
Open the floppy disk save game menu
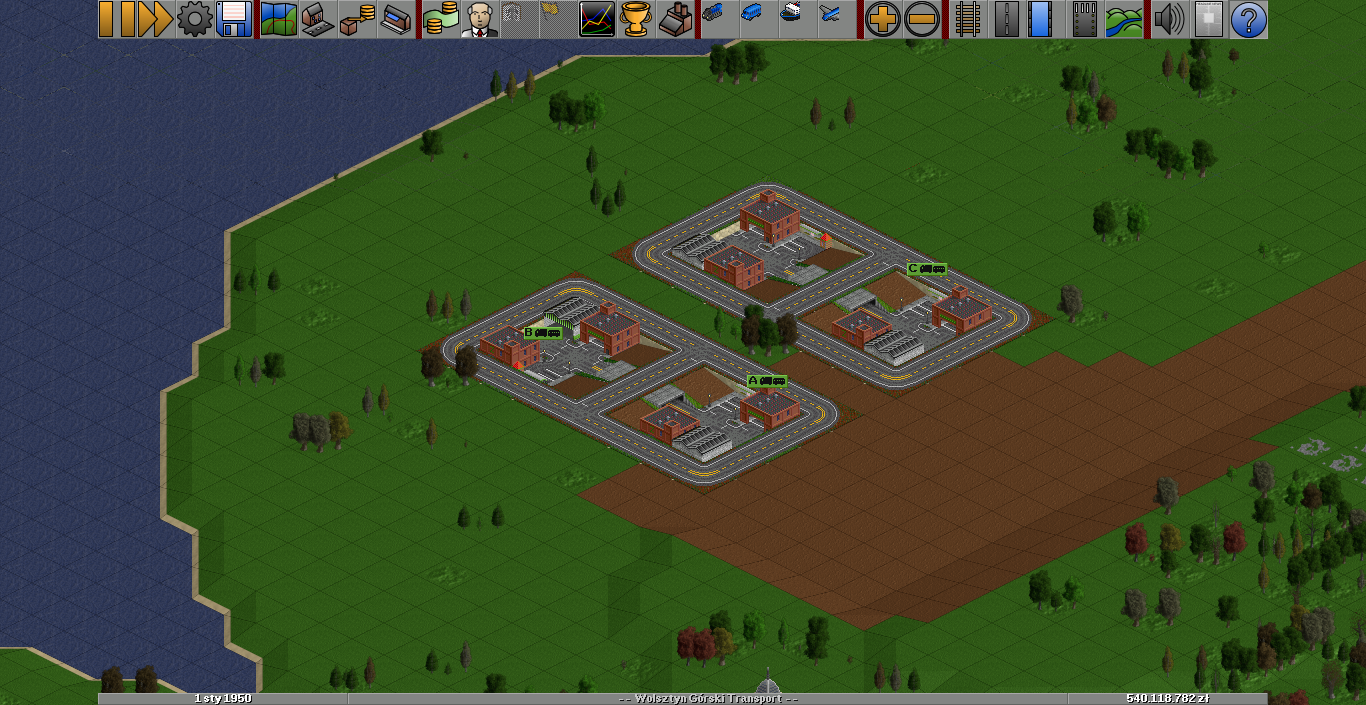[233, 19]
